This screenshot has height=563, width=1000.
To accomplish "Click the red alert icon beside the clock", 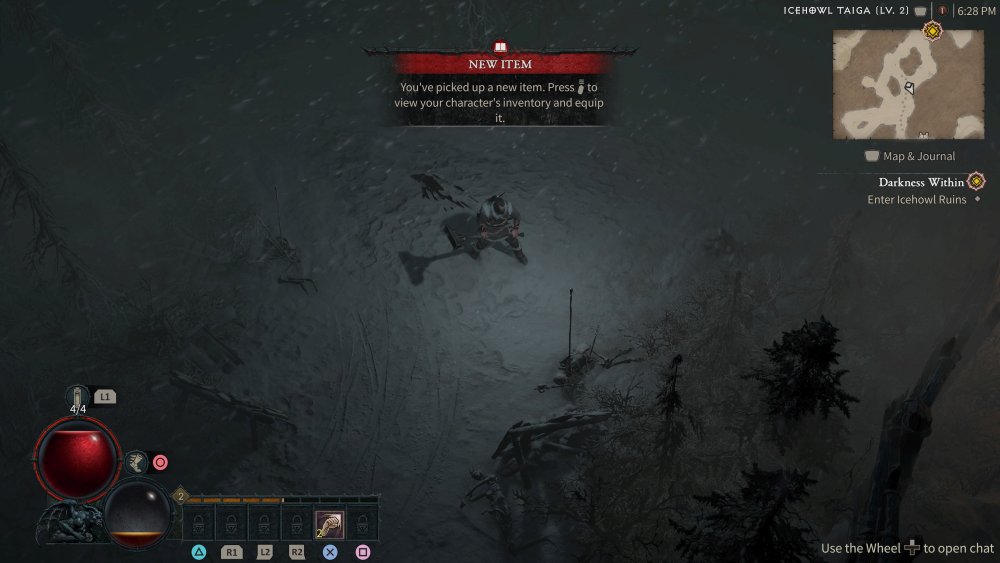I will [x=941, y=11].
